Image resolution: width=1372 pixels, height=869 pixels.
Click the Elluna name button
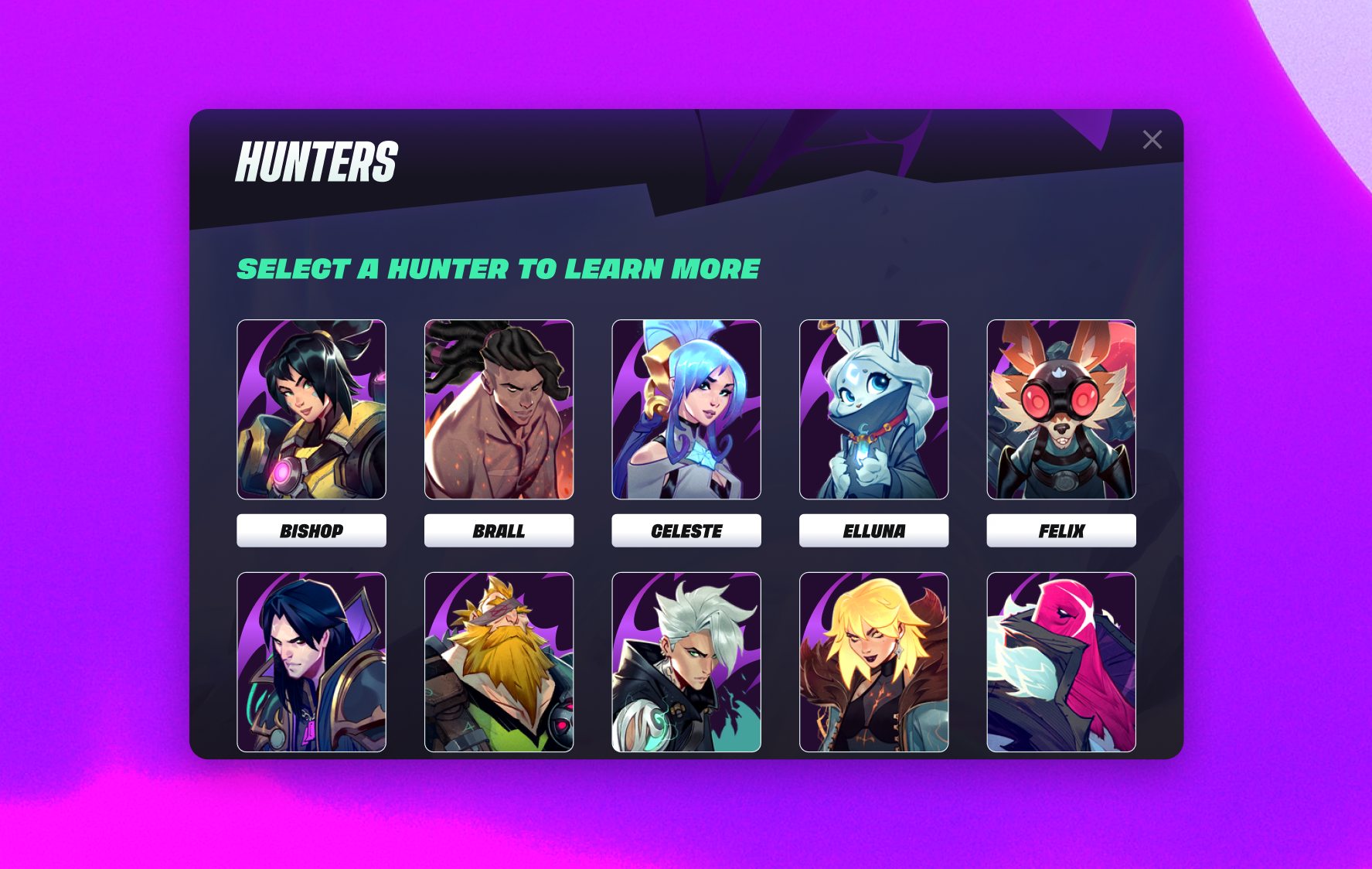pos(873,531)
